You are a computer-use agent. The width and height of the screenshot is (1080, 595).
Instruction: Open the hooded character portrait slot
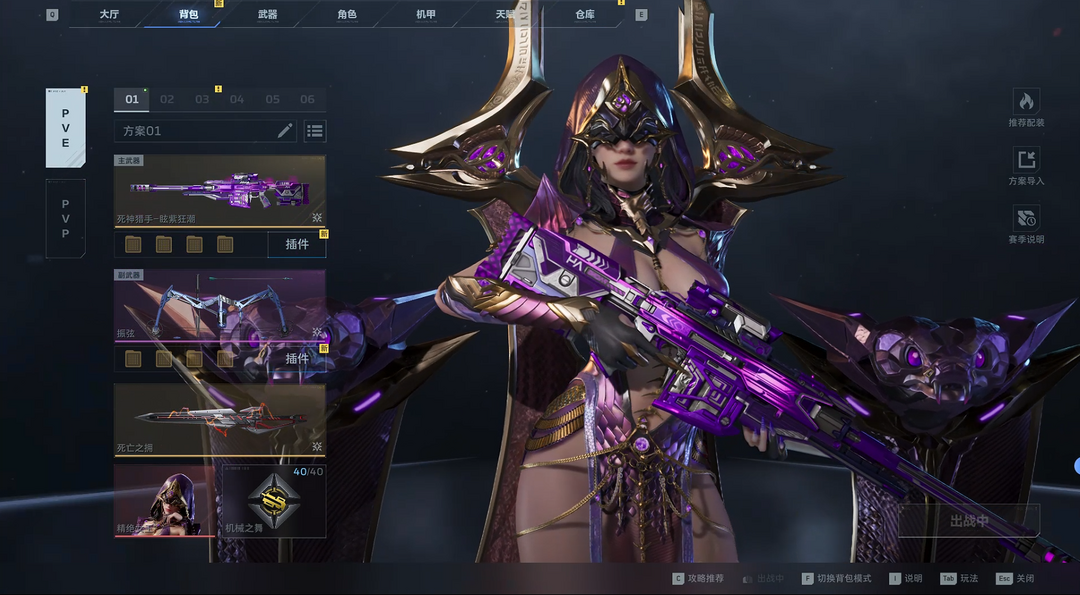pos(164,500)
